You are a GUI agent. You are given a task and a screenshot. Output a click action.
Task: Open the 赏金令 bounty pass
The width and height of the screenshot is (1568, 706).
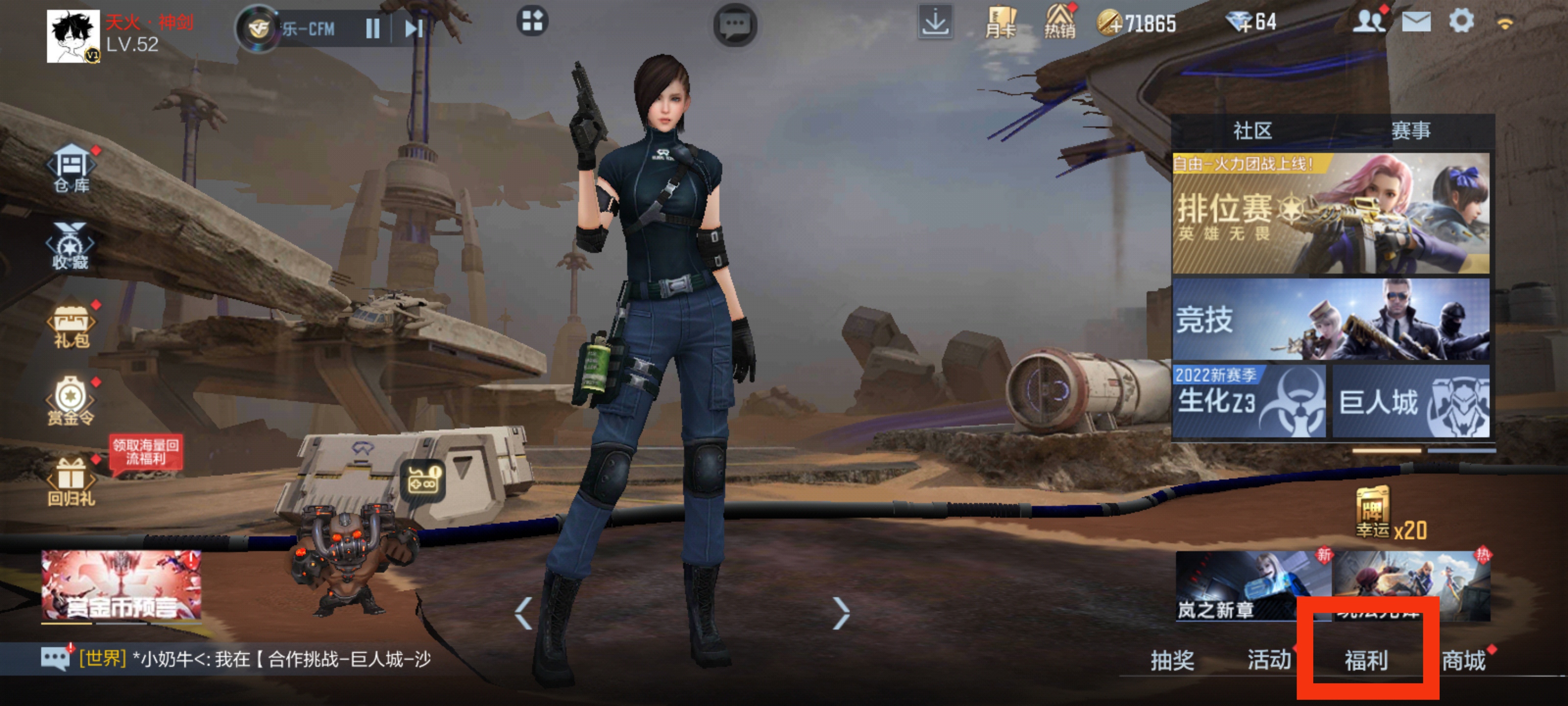[71, 401]
